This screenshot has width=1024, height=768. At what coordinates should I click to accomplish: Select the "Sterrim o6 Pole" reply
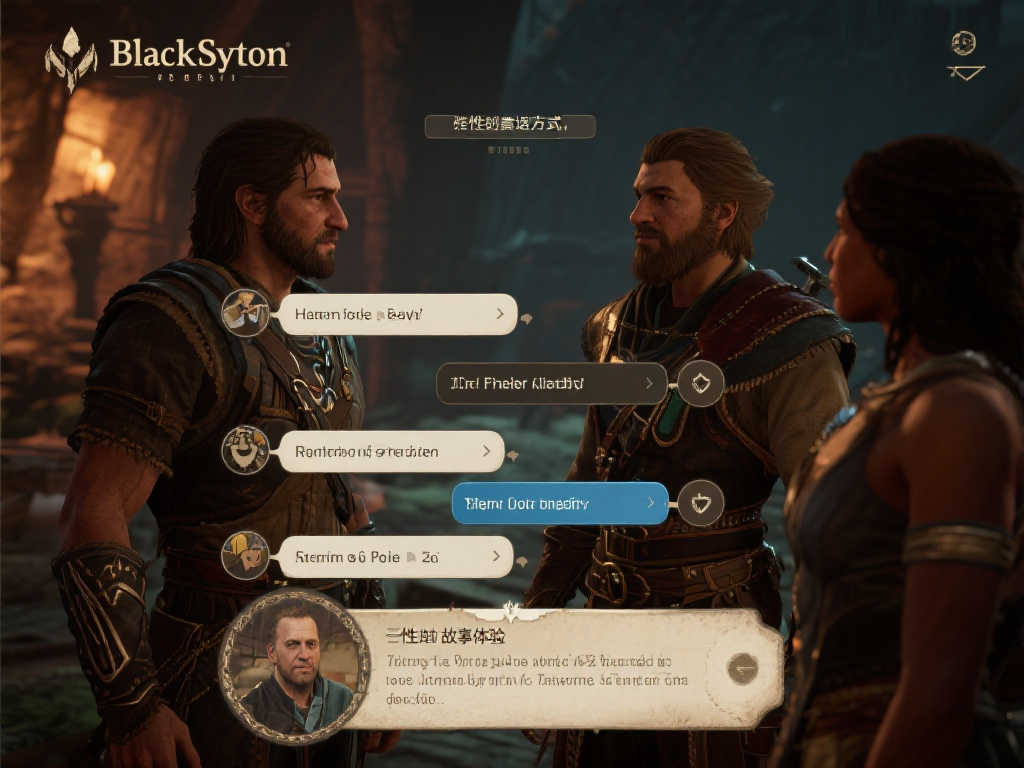click(395, 556)
